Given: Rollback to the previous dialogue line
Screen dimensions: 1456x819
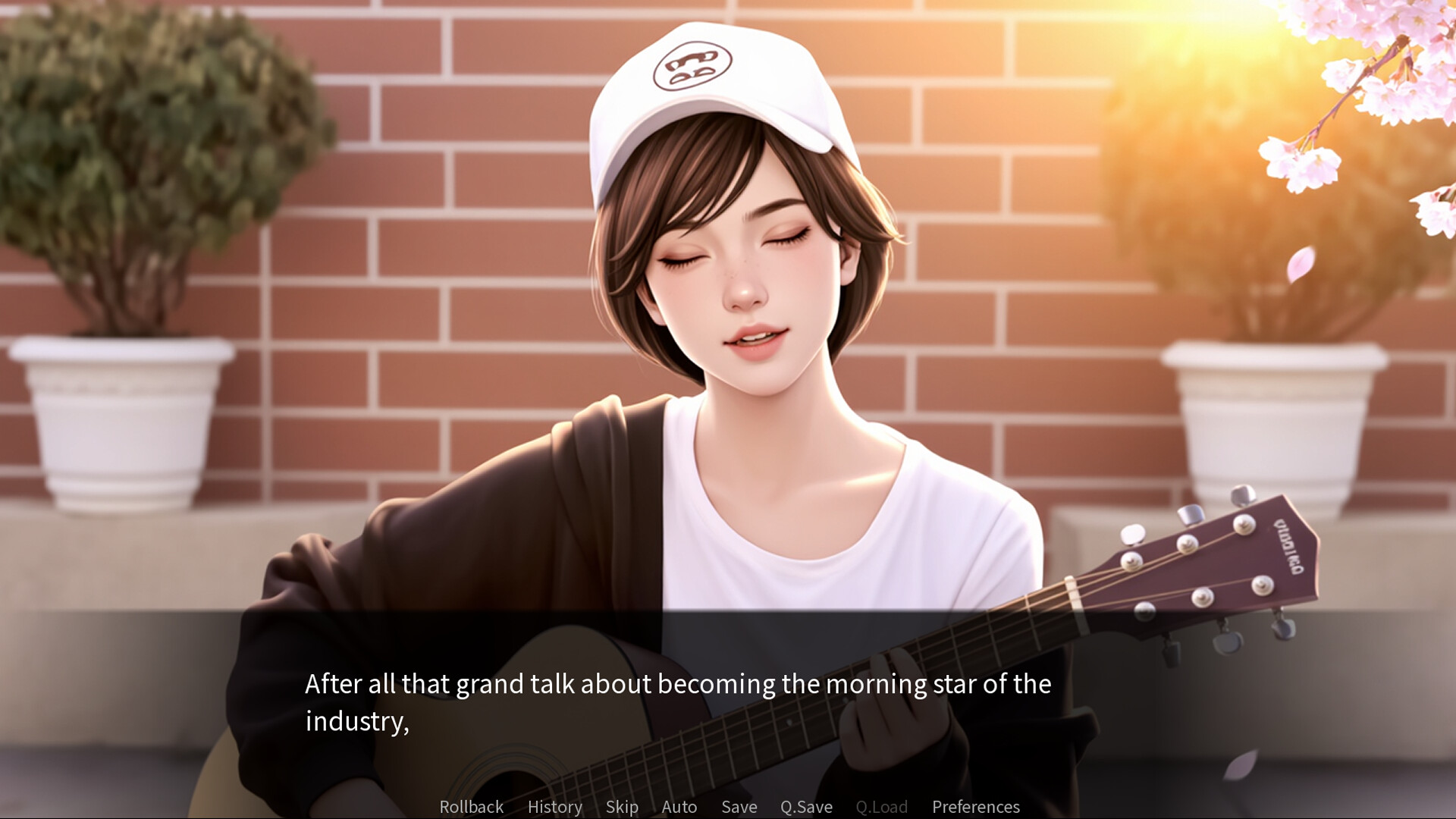Looking at the screenshot, I should (471, 807).
